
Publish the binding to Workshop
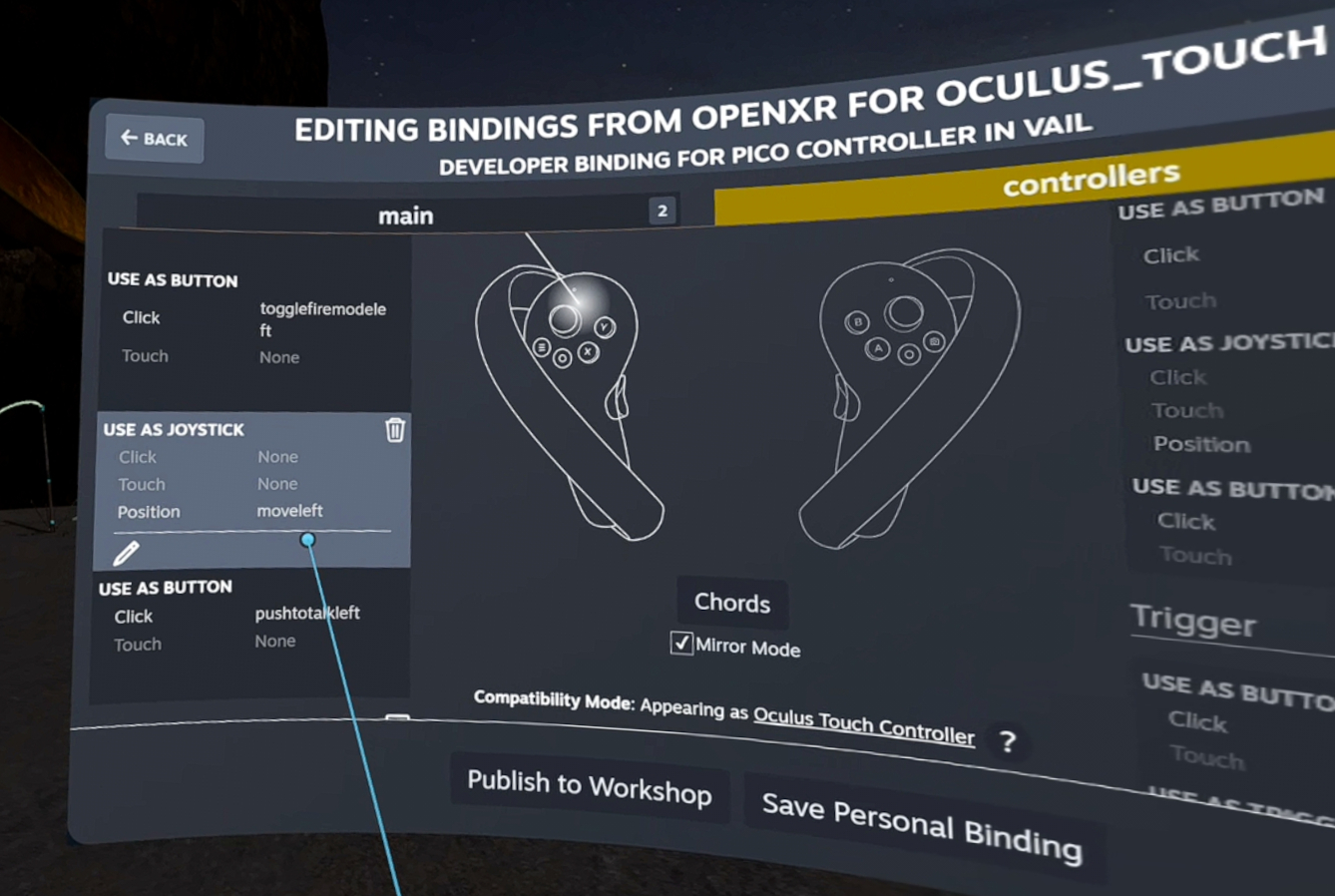pos(589,786)
